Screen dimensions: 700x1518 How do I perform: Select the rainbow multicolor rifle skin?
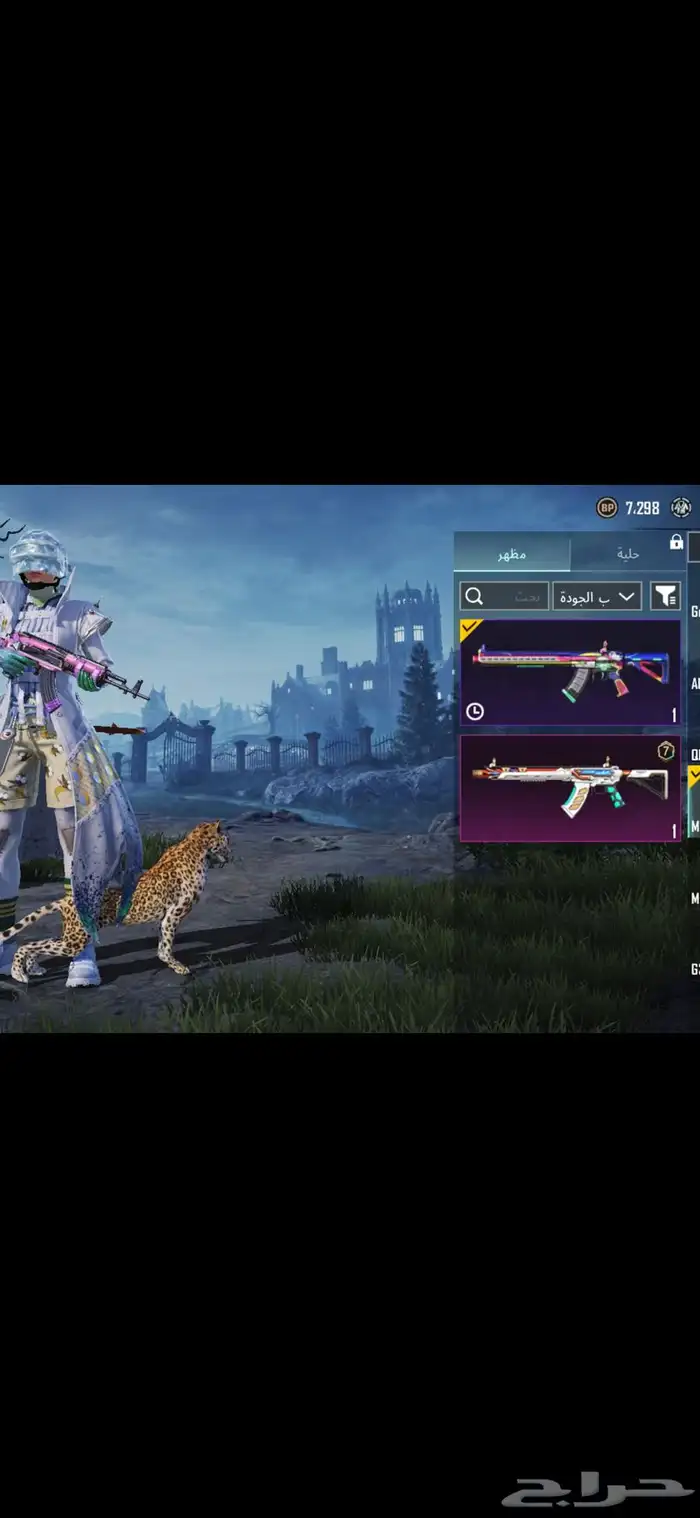pos(570,672)
